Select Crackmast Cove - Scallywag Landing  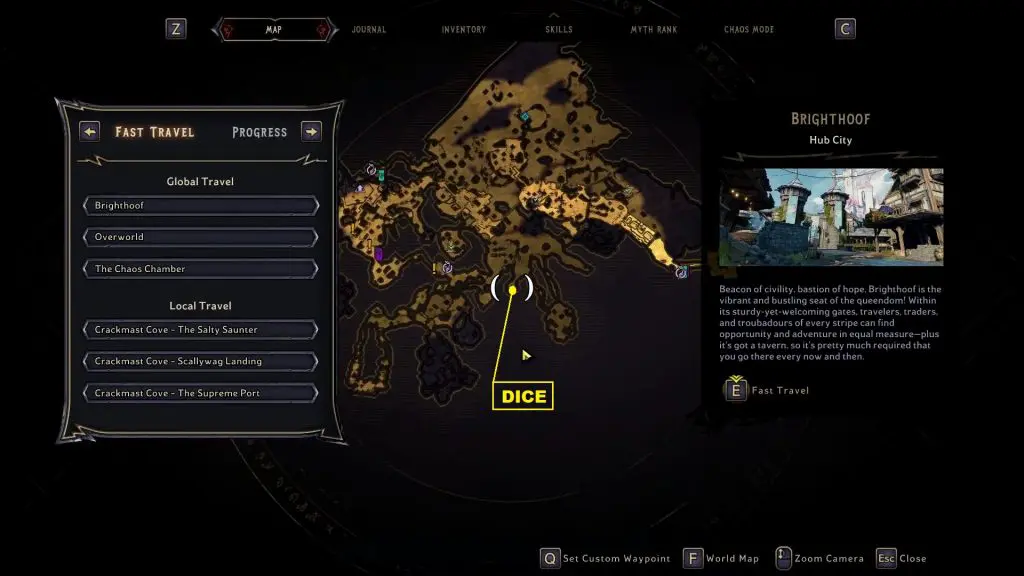201,361
